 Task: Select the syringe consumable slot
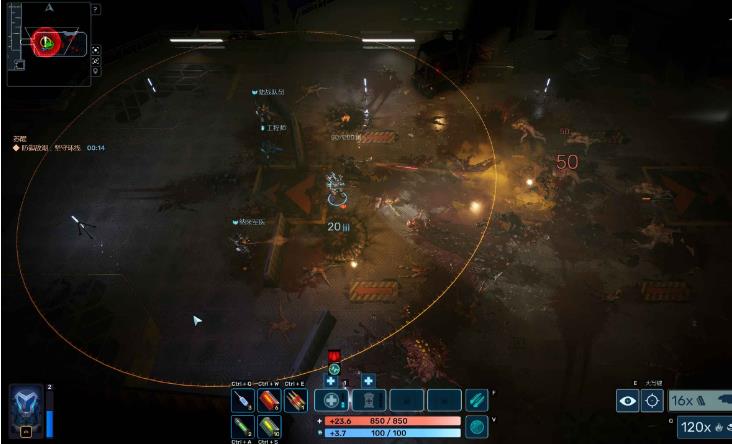point(242,401)
